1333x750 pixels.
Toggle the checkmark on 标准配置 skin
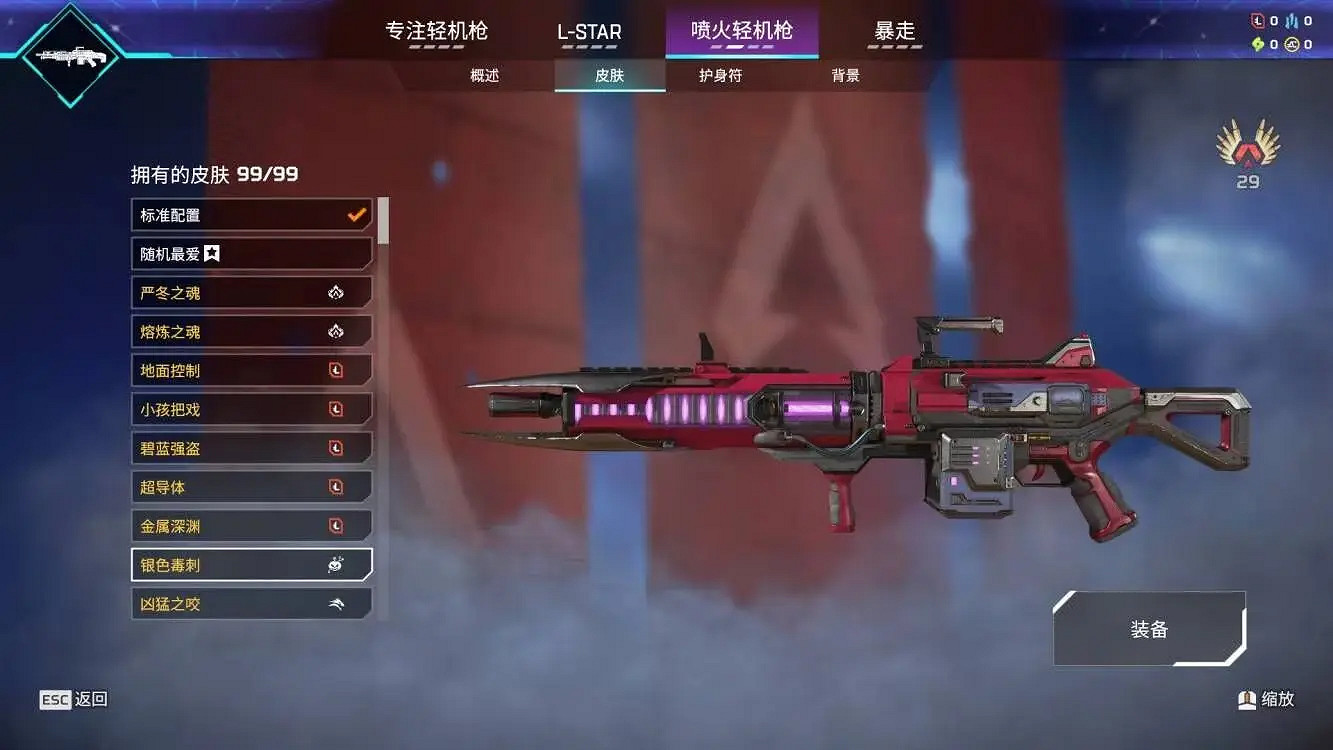coord(355,214)
